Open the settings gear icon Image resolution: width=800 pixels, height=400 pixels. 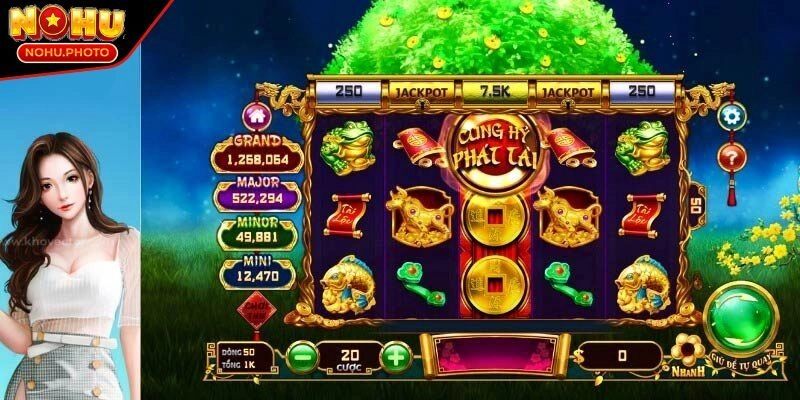(x=732, y=116)
